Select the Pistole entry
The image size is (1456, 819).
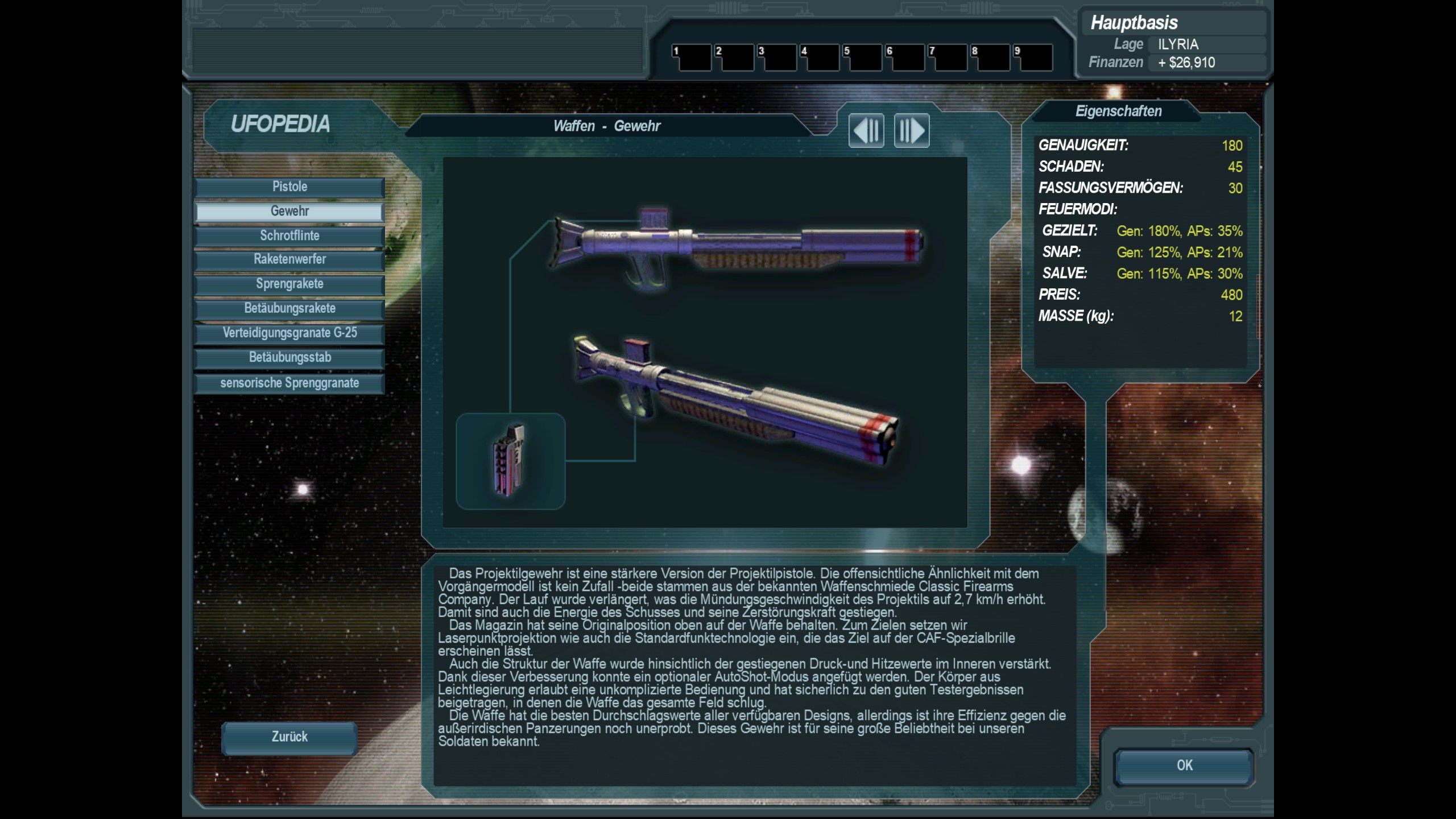[289, 187]
